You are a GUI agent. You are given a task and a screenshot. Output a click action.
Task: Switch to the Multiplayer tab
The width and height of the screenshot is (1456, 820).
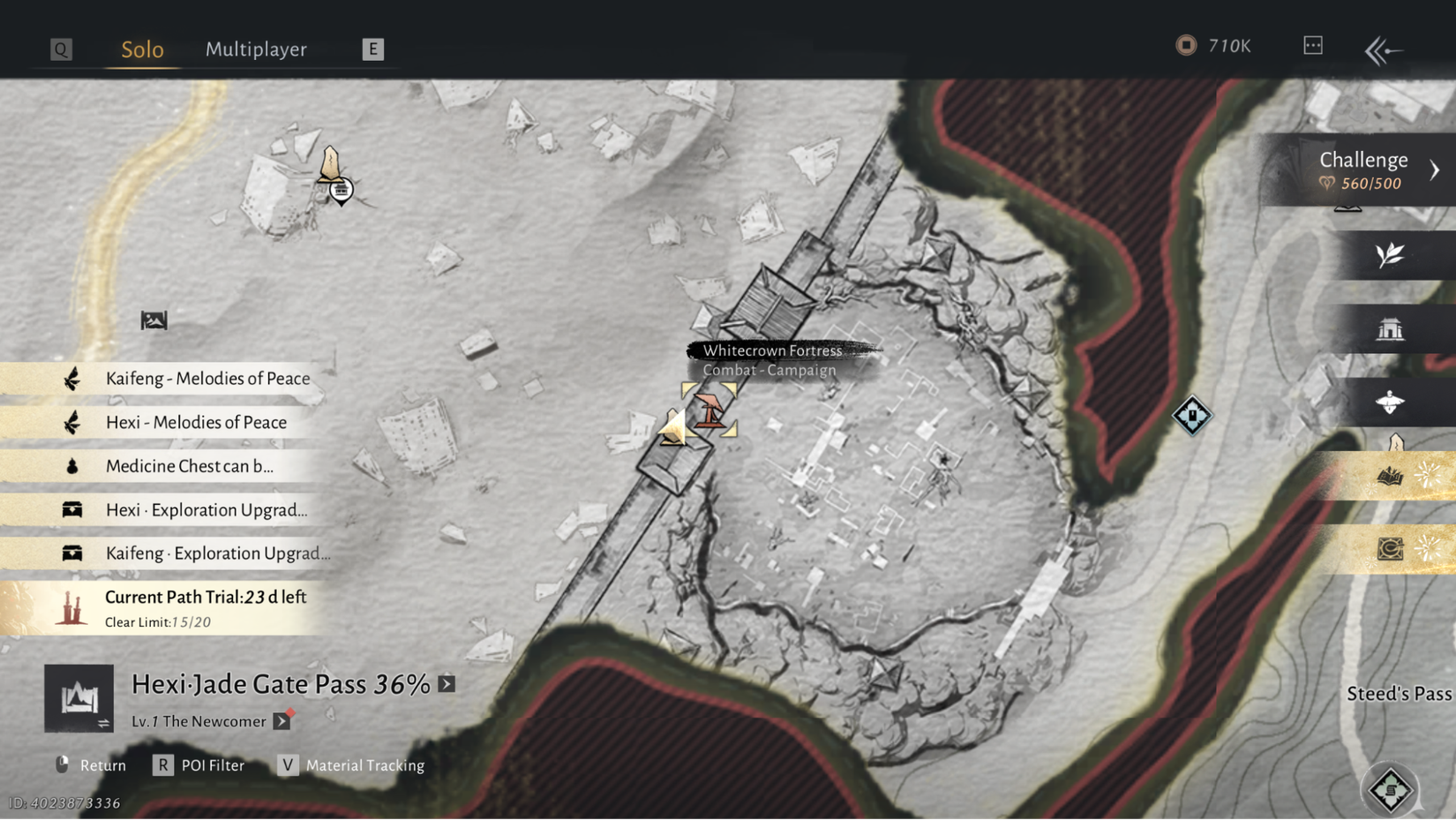click(256, 49)
